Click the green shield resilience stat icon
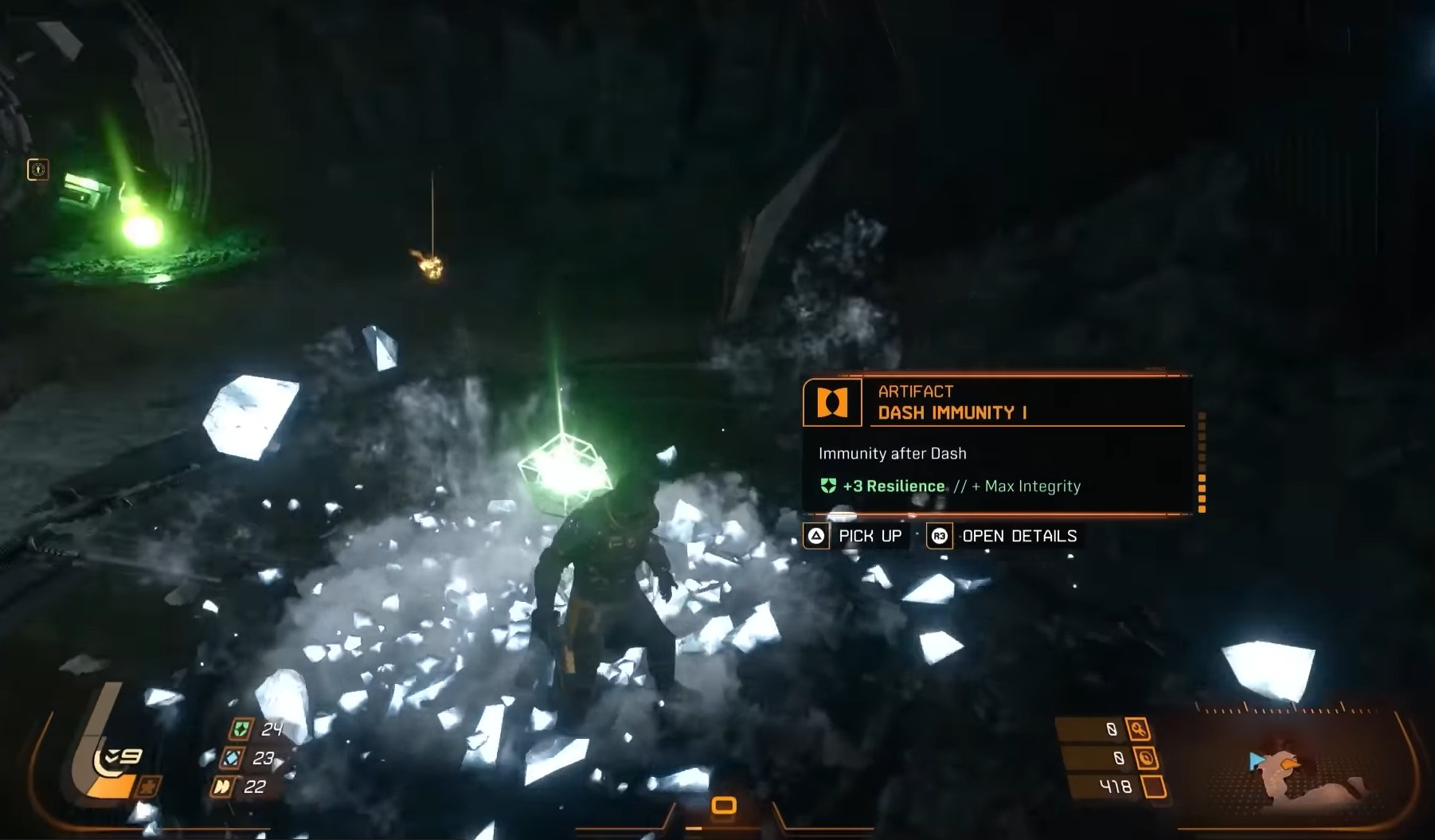Viewport: 1435px width, 840px height. click(241, 729)
